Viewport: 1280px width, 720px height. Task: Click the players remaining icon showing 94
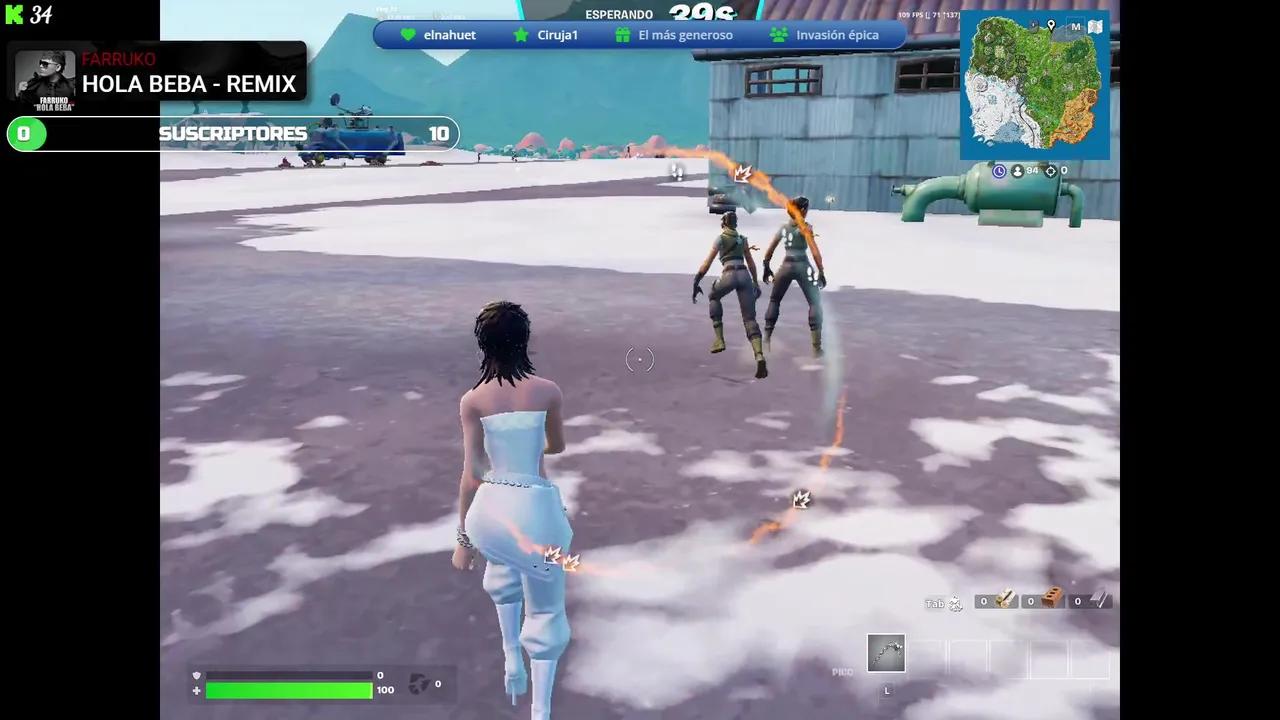[x=1018, y=171]
